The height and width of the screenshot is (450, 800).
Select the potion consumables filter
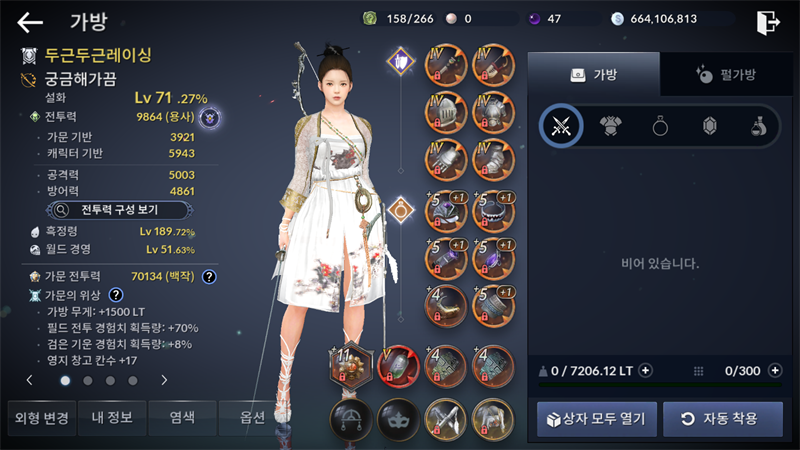coord(759,126)
